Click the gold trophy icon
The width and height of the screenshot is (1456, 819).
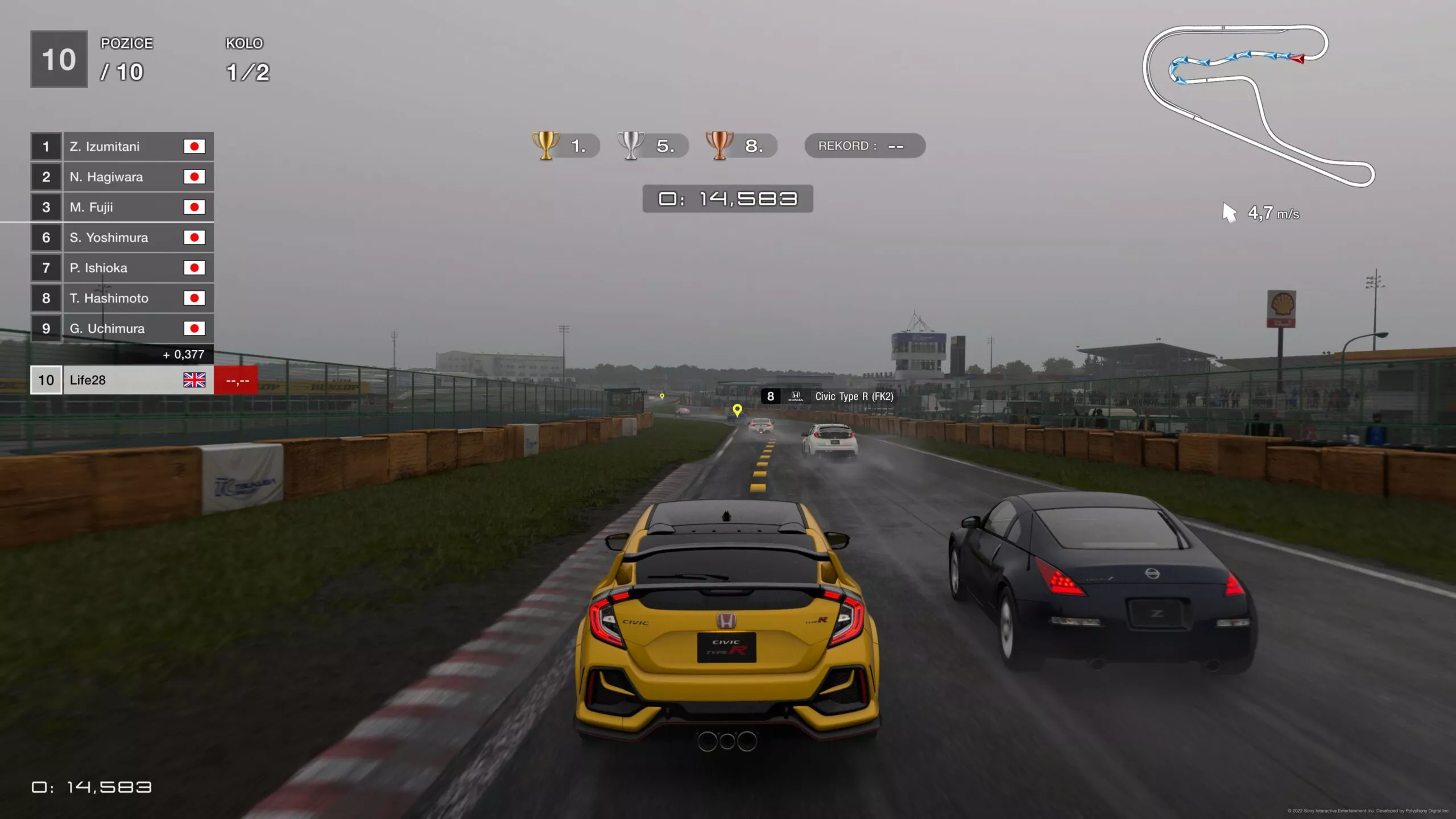tap(545, 146)
